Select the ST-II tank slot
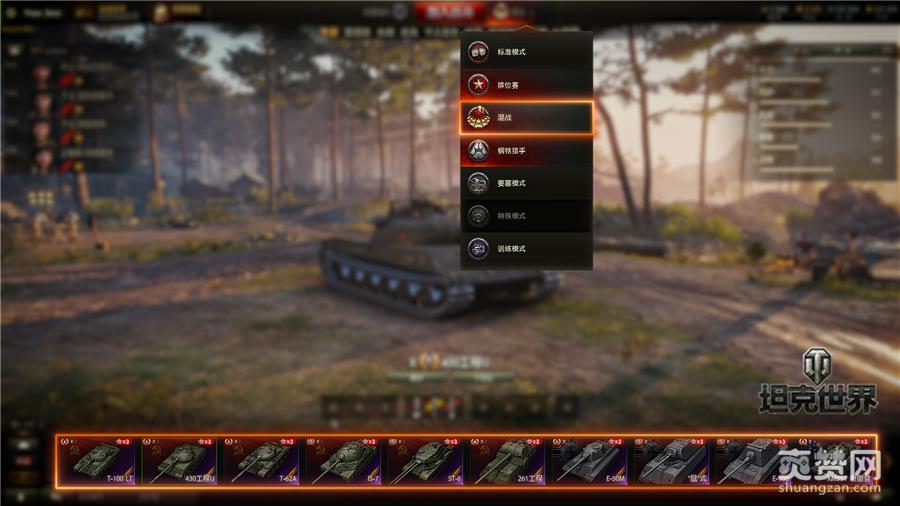 pyautogui.click(x=425, y=462)
